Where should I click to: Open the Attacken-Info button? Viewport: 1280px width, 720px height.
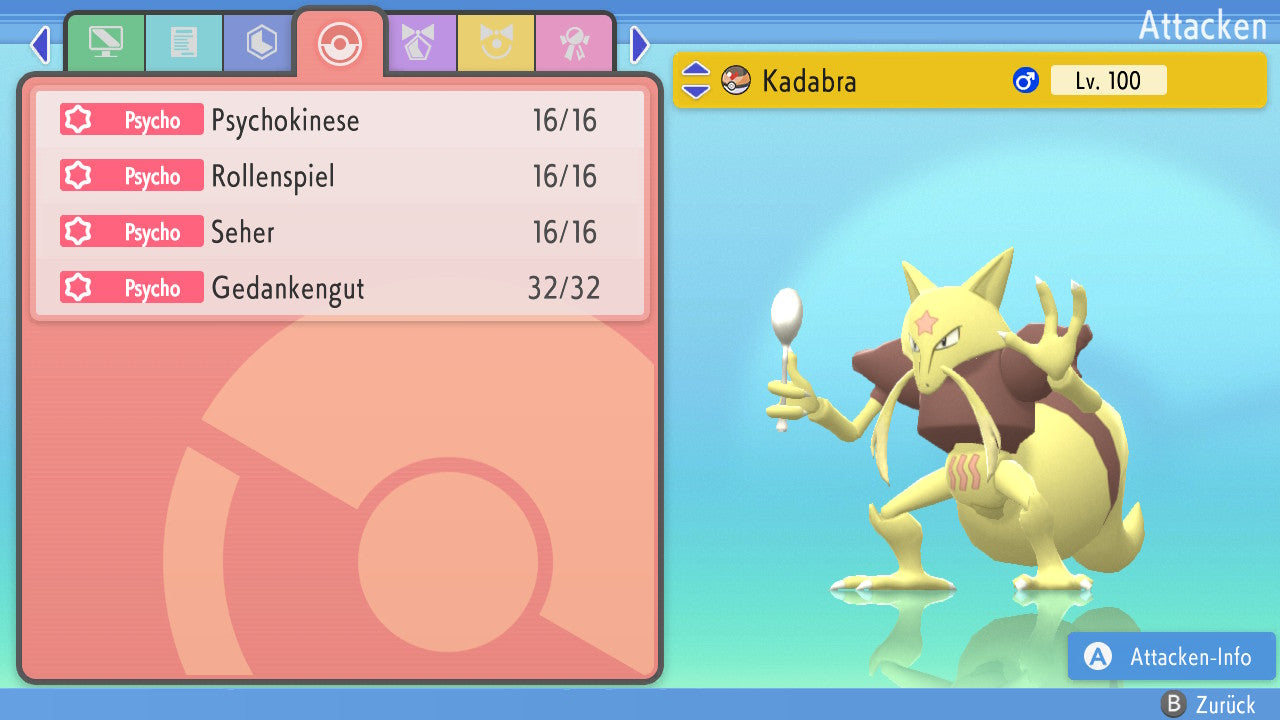click(x=1171, y=657)
